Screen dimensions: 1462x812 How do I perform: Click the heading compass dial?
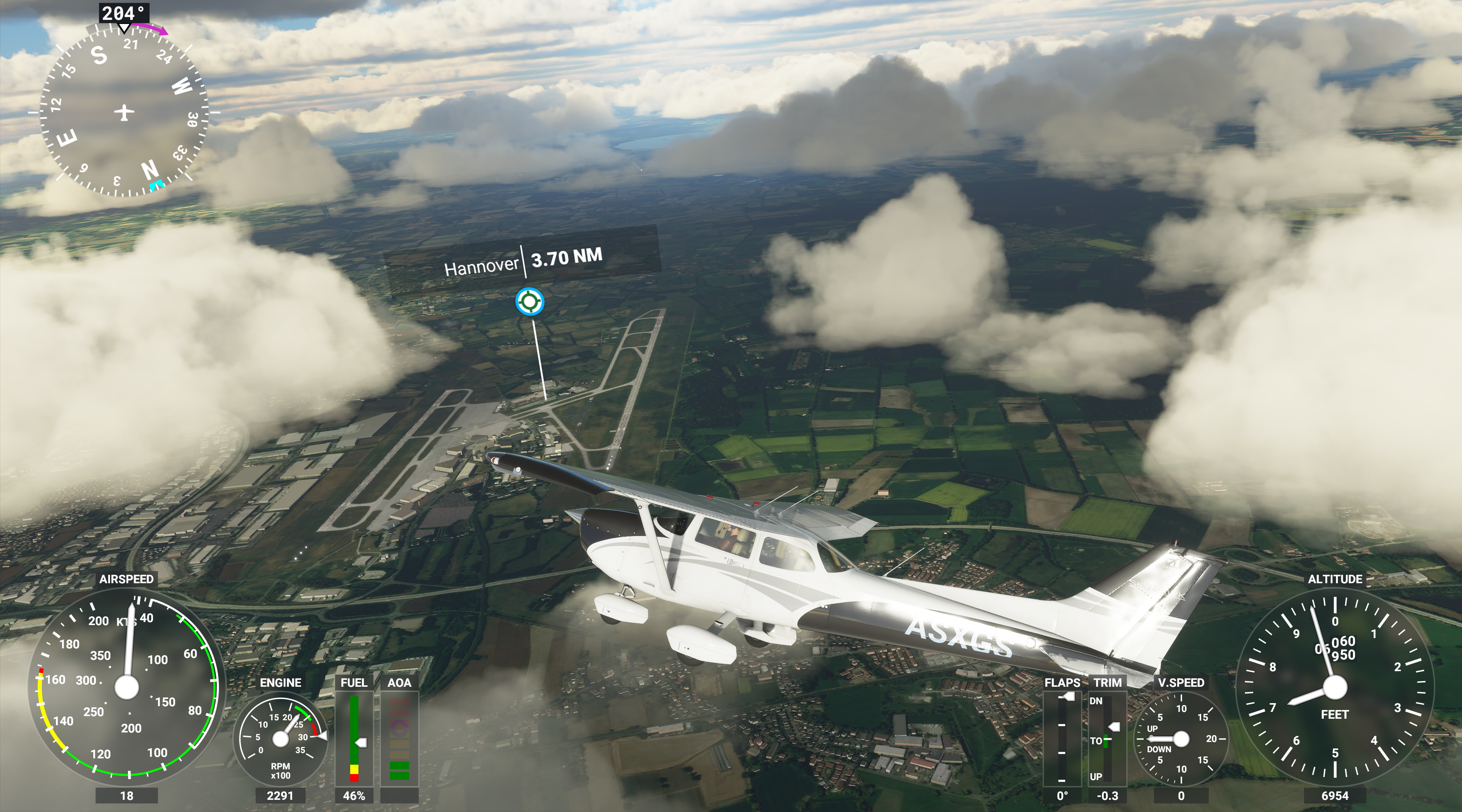point(124,112)
